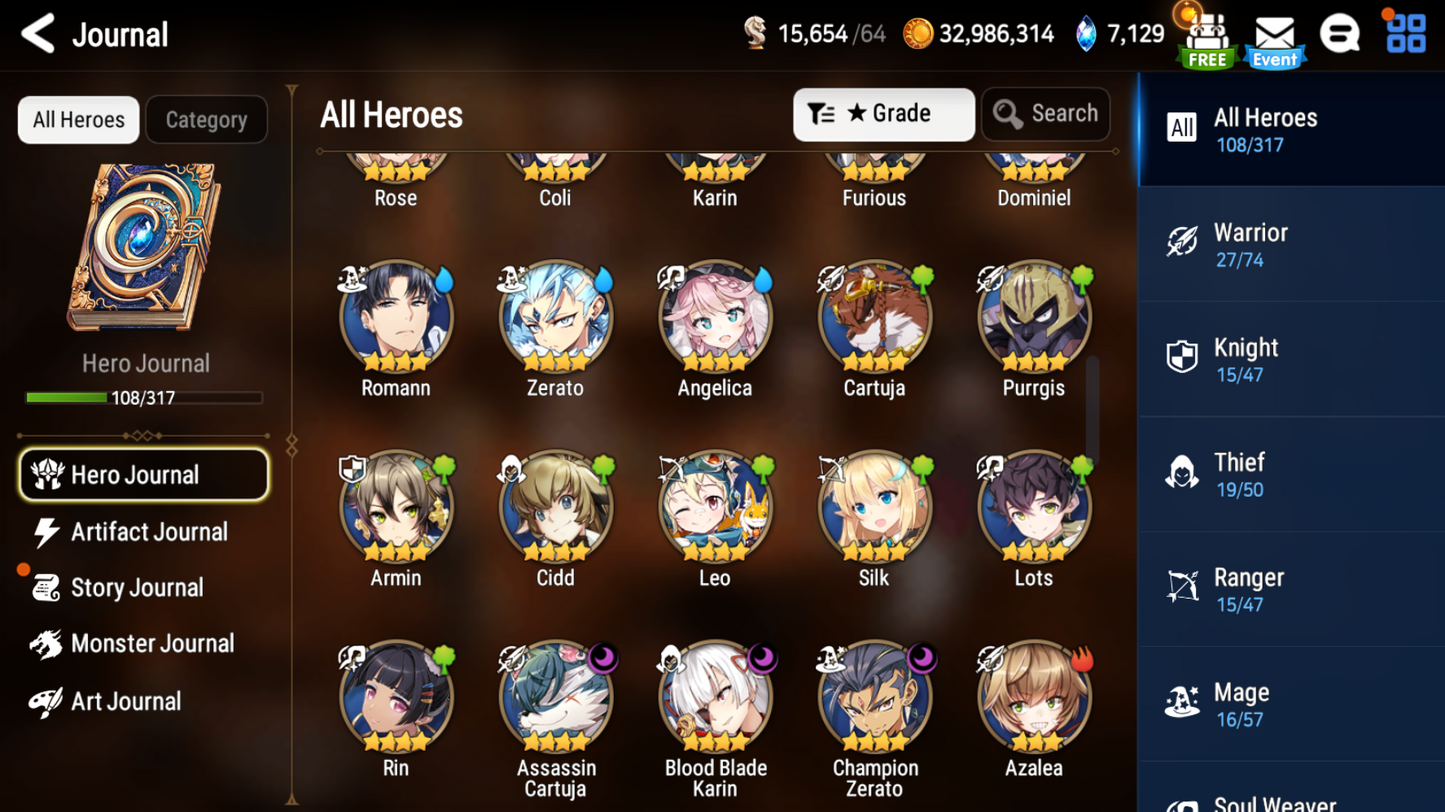Go back using the back arrow
Image resolution: width=1445 pixels, height=812 pixels.
[x=36, y=33]
